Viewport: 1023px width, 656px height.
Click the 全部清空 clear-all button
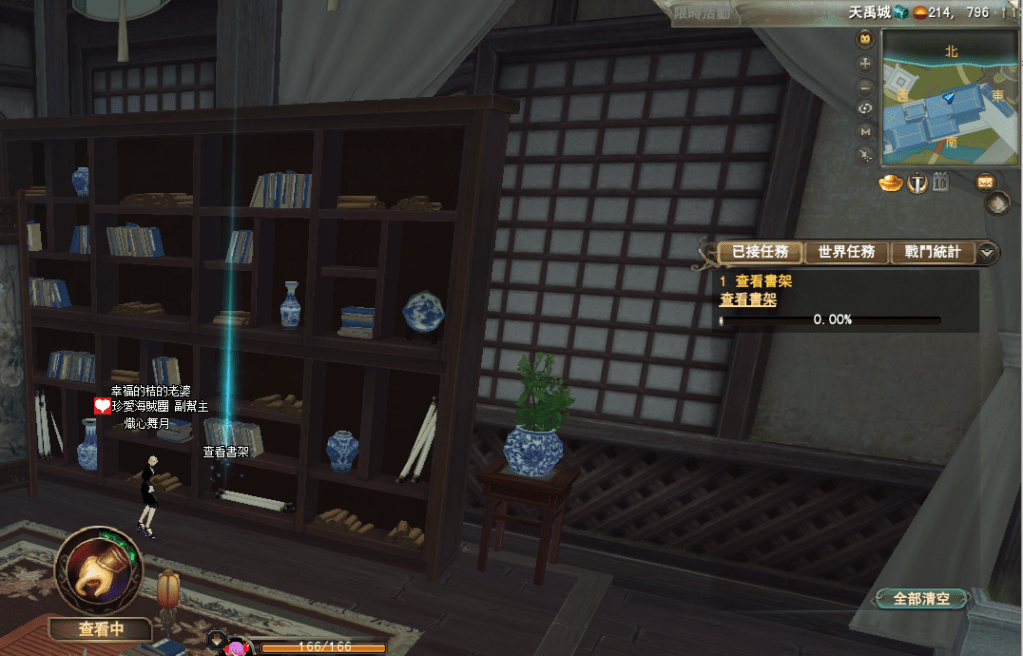pyautogui.click(x=922, y=599)
